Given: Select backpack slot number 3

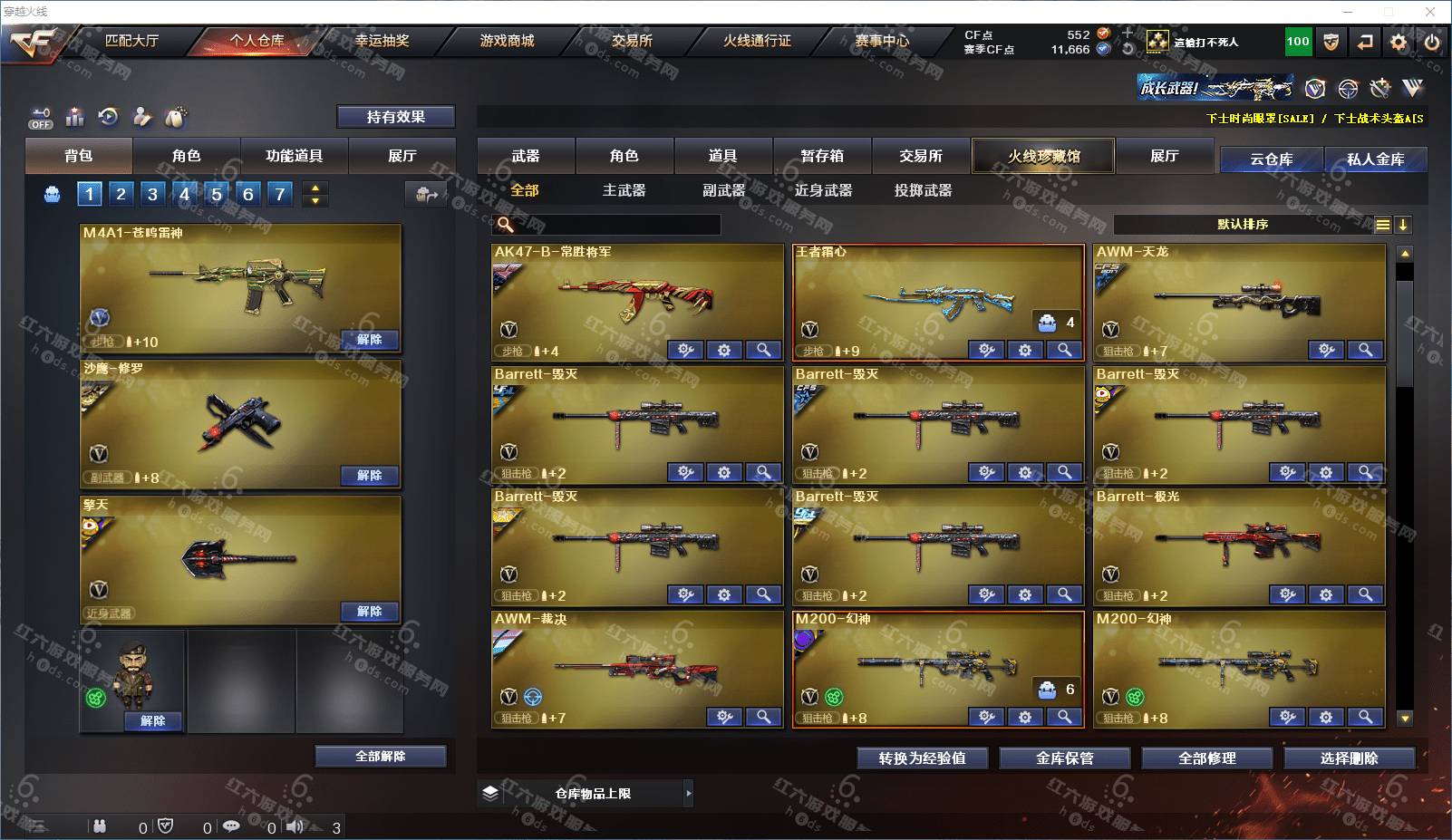Looking at the screenshot, I should [152, 194].
